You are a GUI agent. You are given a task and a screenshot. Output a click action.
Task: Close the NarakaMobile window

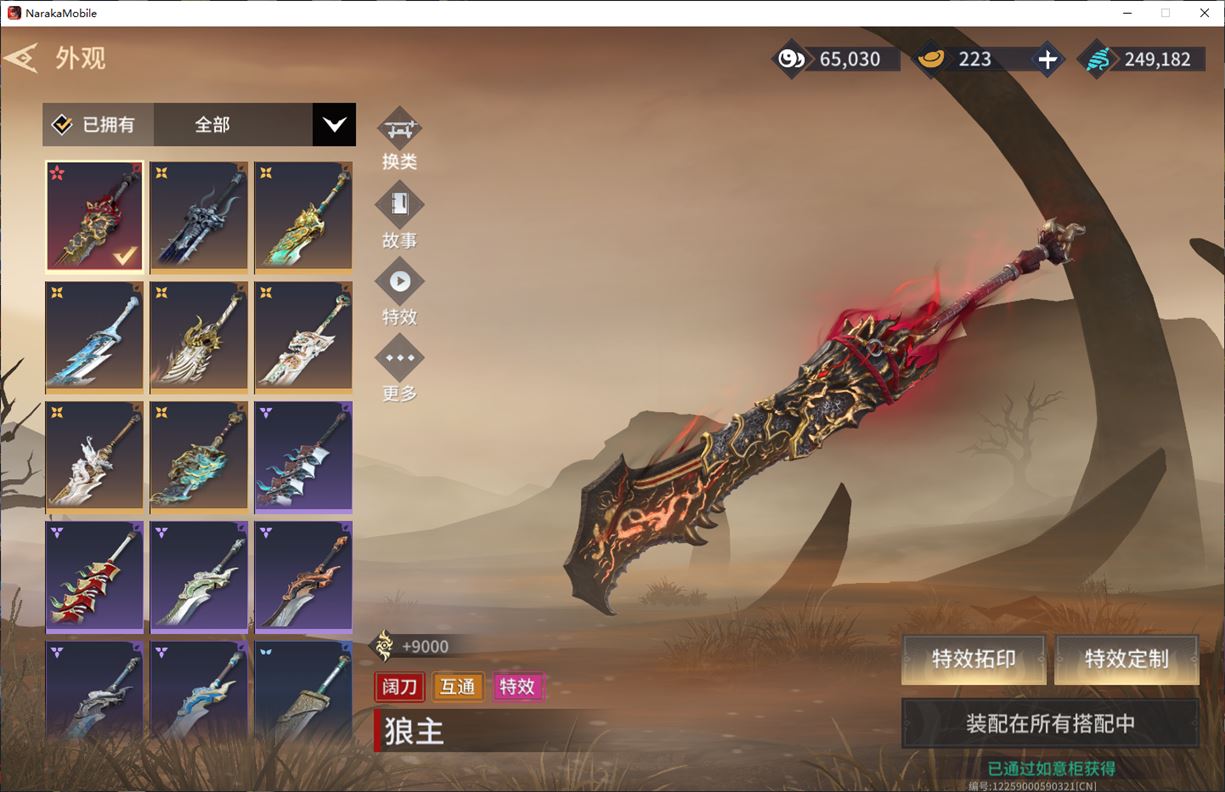click(1204, 13)
